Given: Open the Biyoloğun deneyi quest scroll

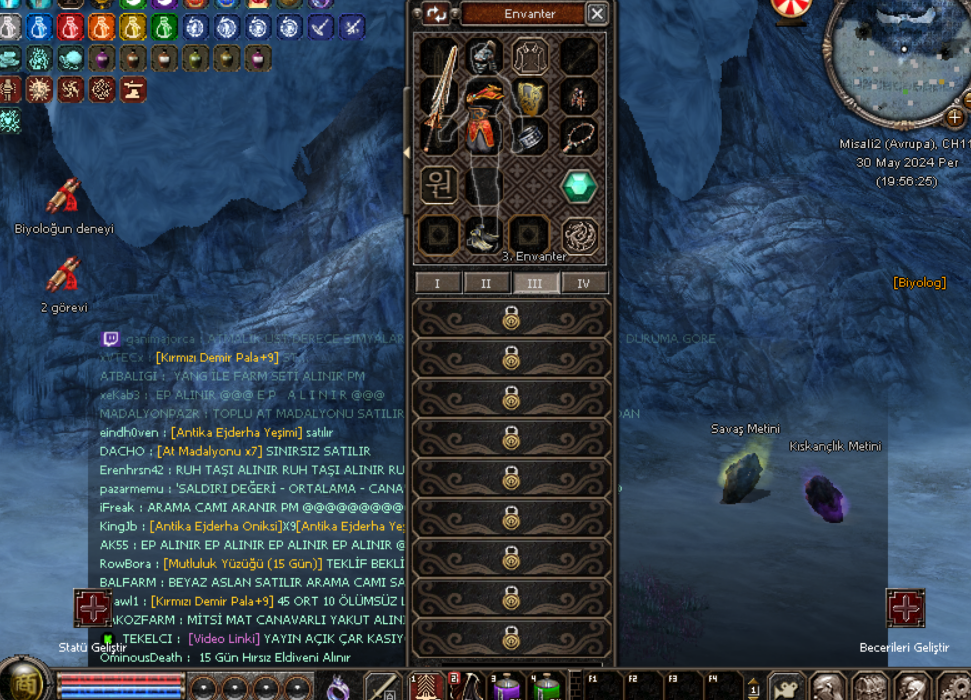Looking at the screenshot, I should tap(64, 200).
